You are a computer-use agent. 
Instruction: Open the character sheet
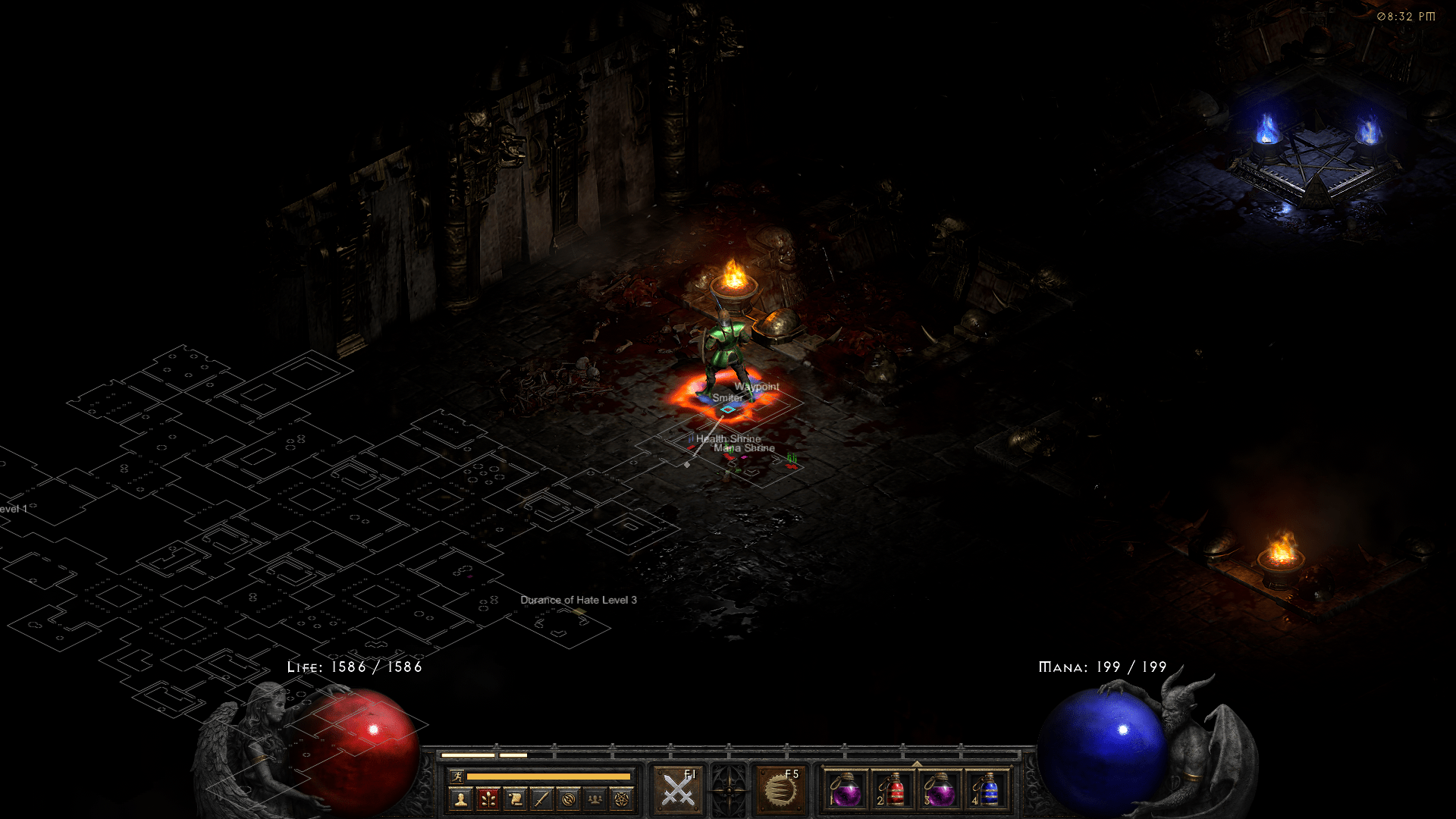coord(461,799)
